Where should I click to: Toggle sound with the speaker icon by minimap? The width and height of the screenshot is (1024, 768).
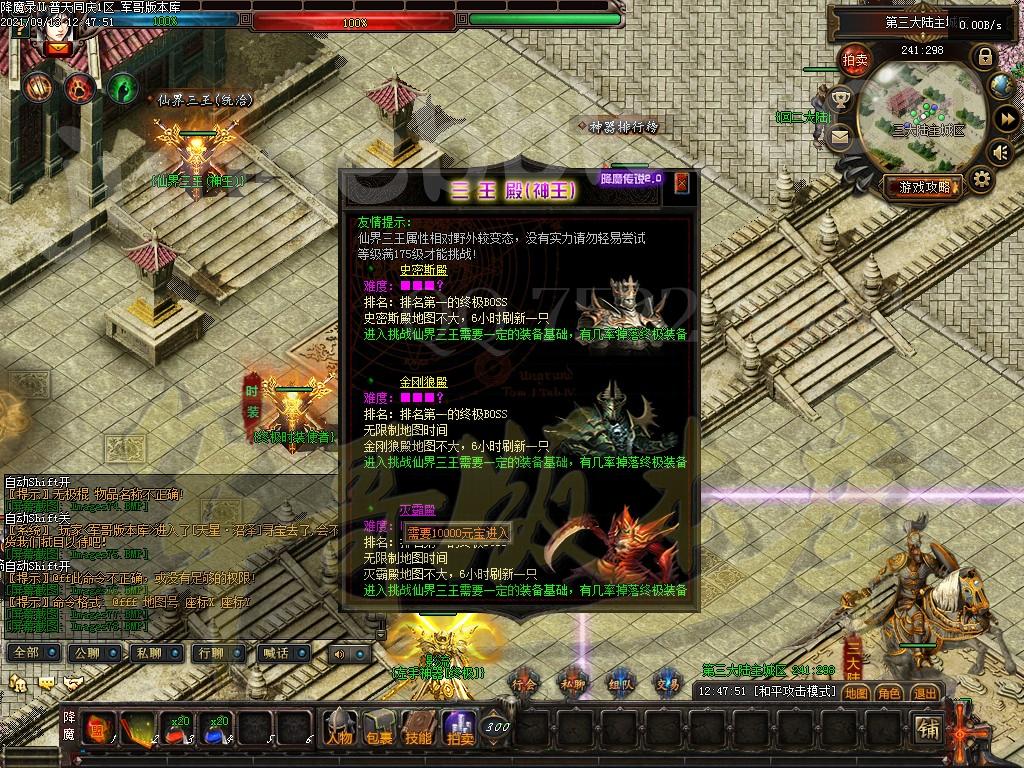(998, 151)
